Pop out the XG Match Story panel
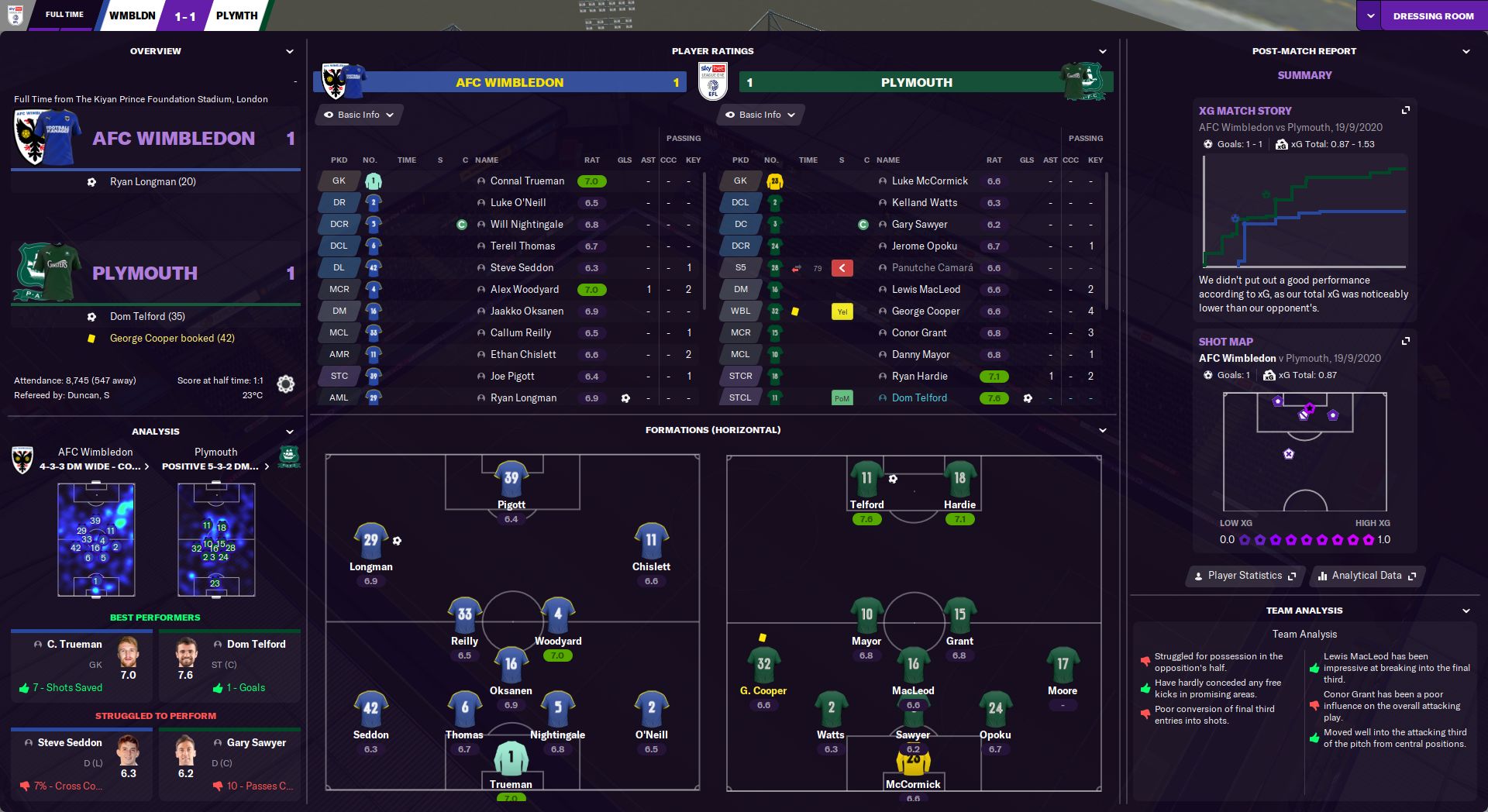Screen dimensions: 1488x812 [x=1406, y=111]
